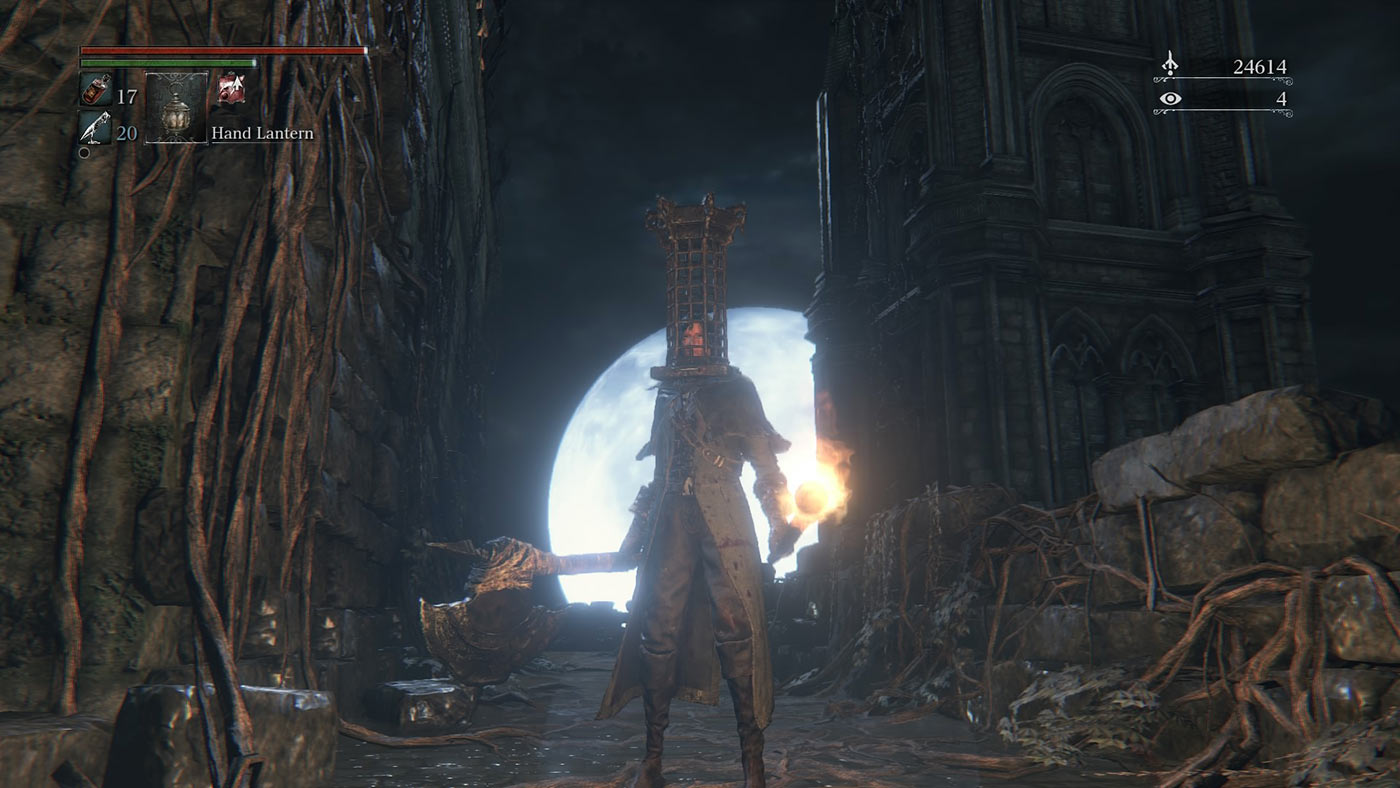The width and height of the screenshot is (1400, 788).
Task: Select the Quicksilver Bullet icon
Action: [95, 129]
